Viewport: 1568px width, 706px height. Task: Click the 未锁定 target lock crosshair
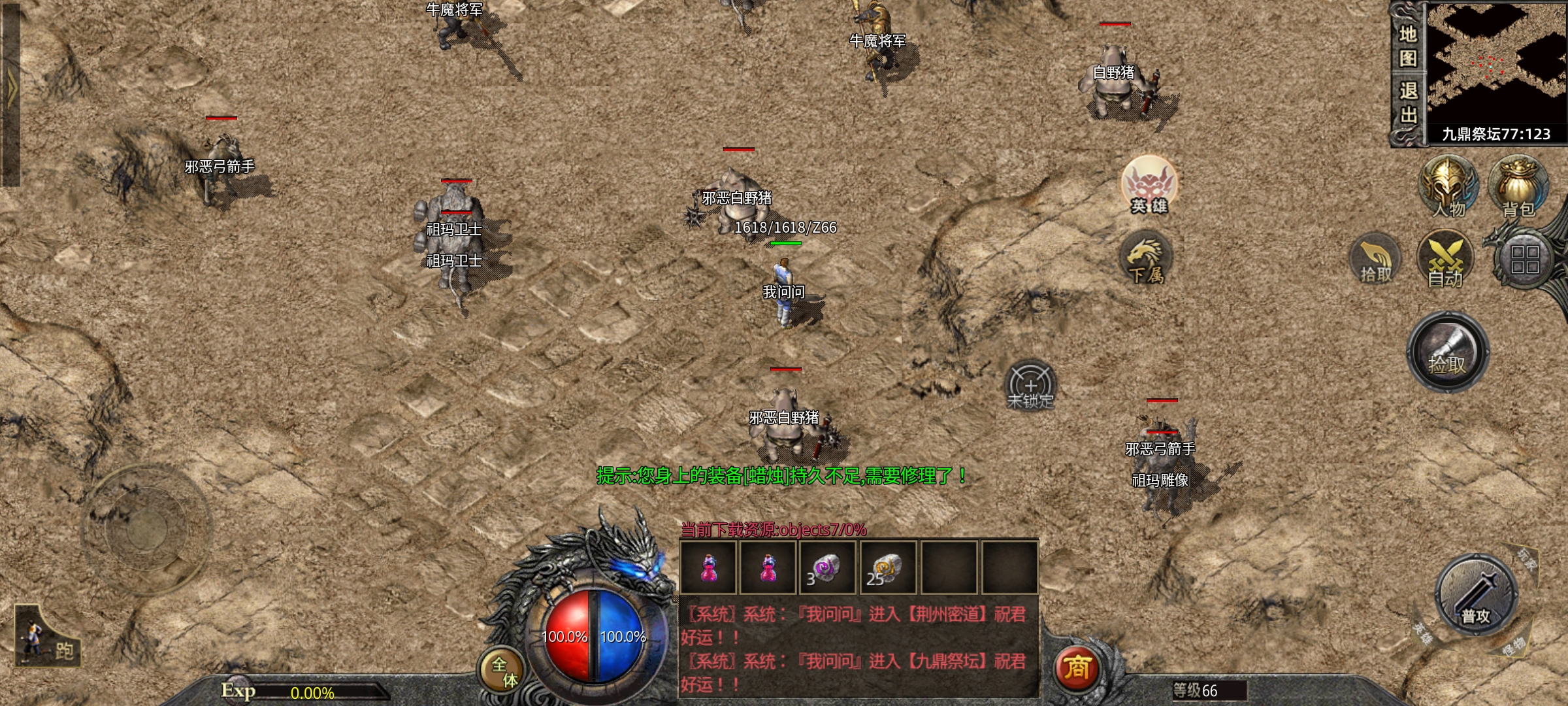pyautogui.click(x=1030, y=386)
